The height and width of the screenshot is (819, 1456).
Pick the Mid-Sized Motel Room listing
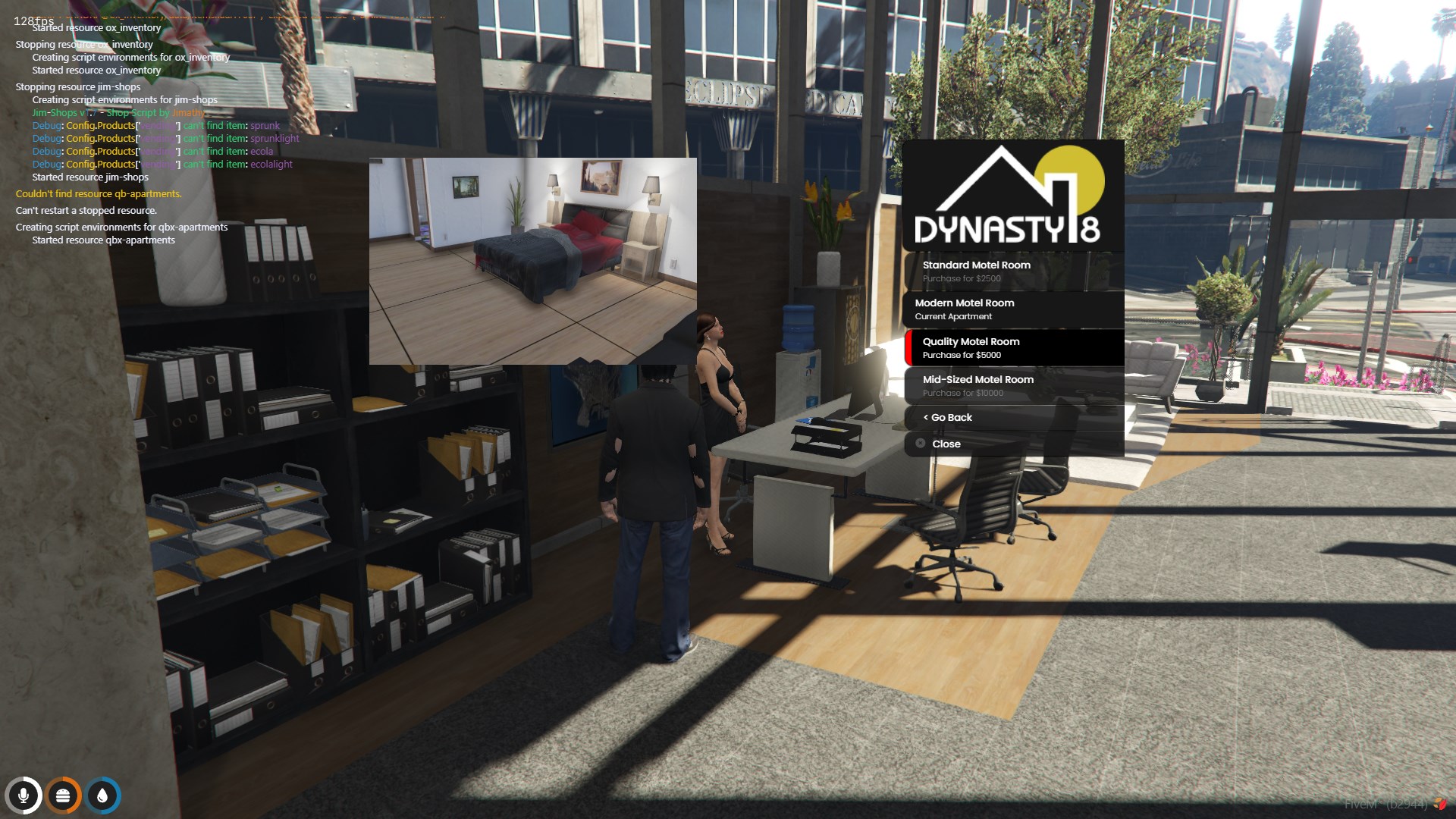[1013, 386]
